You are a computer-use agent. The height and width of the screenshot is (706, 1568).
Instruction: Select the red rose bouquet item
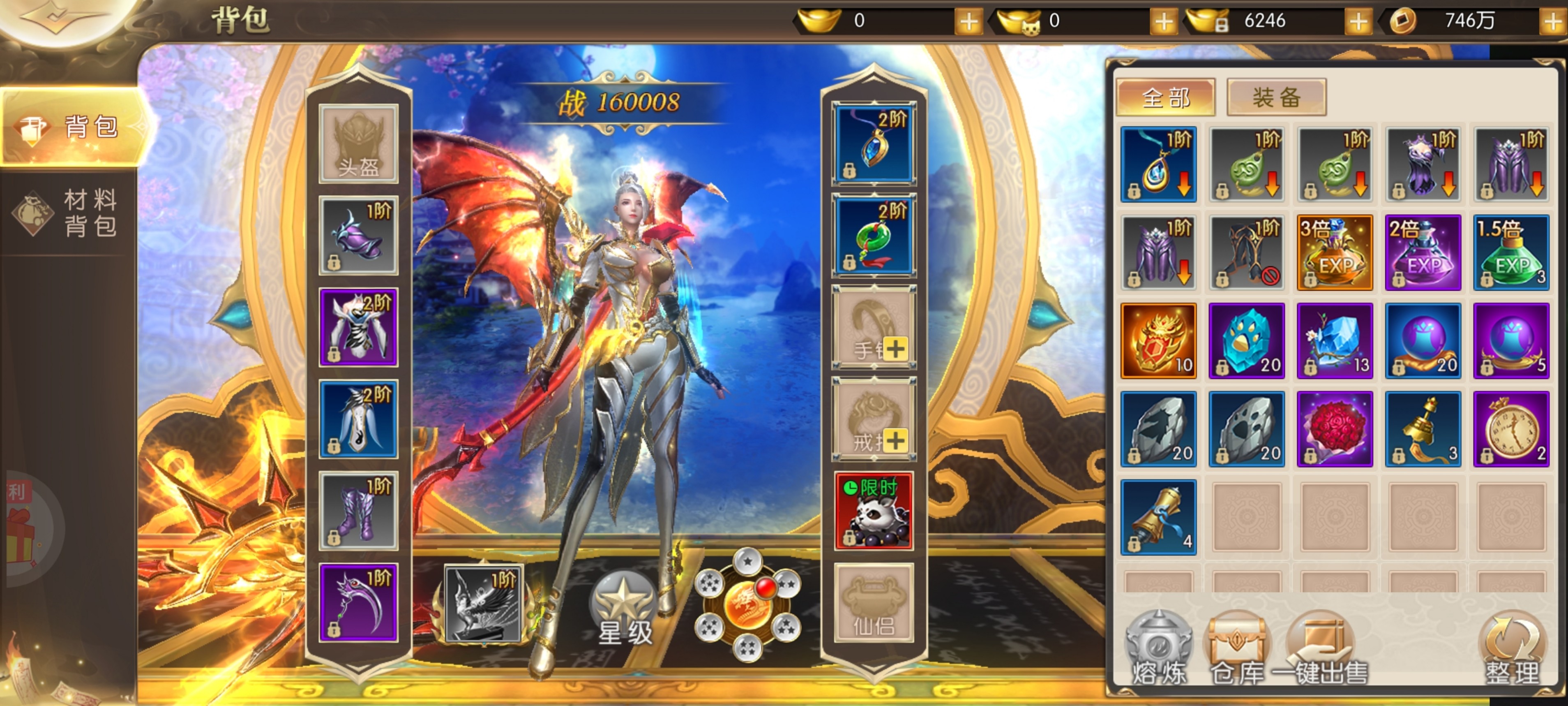(x=1334, y=429)
